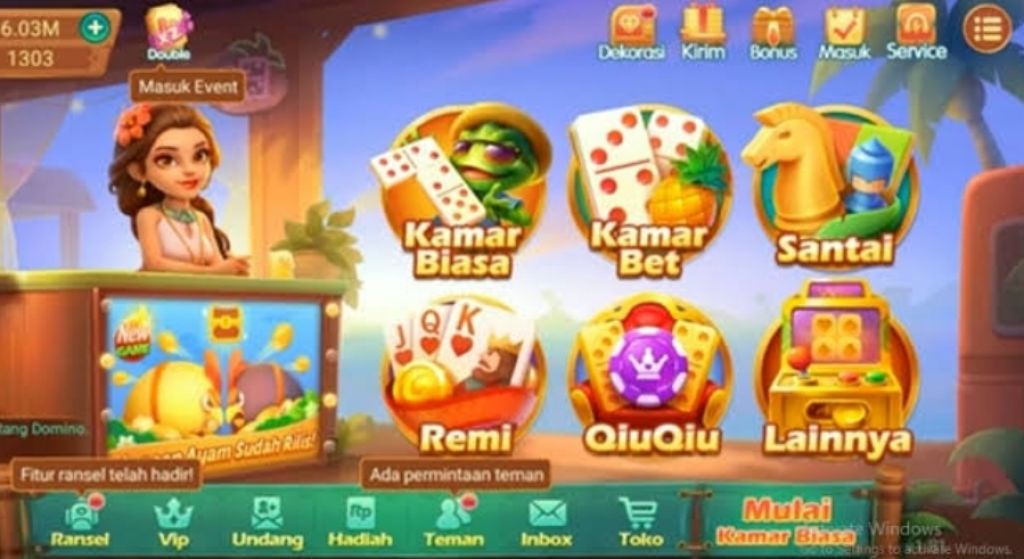Open the Kirim gift icon

[703, 32]
